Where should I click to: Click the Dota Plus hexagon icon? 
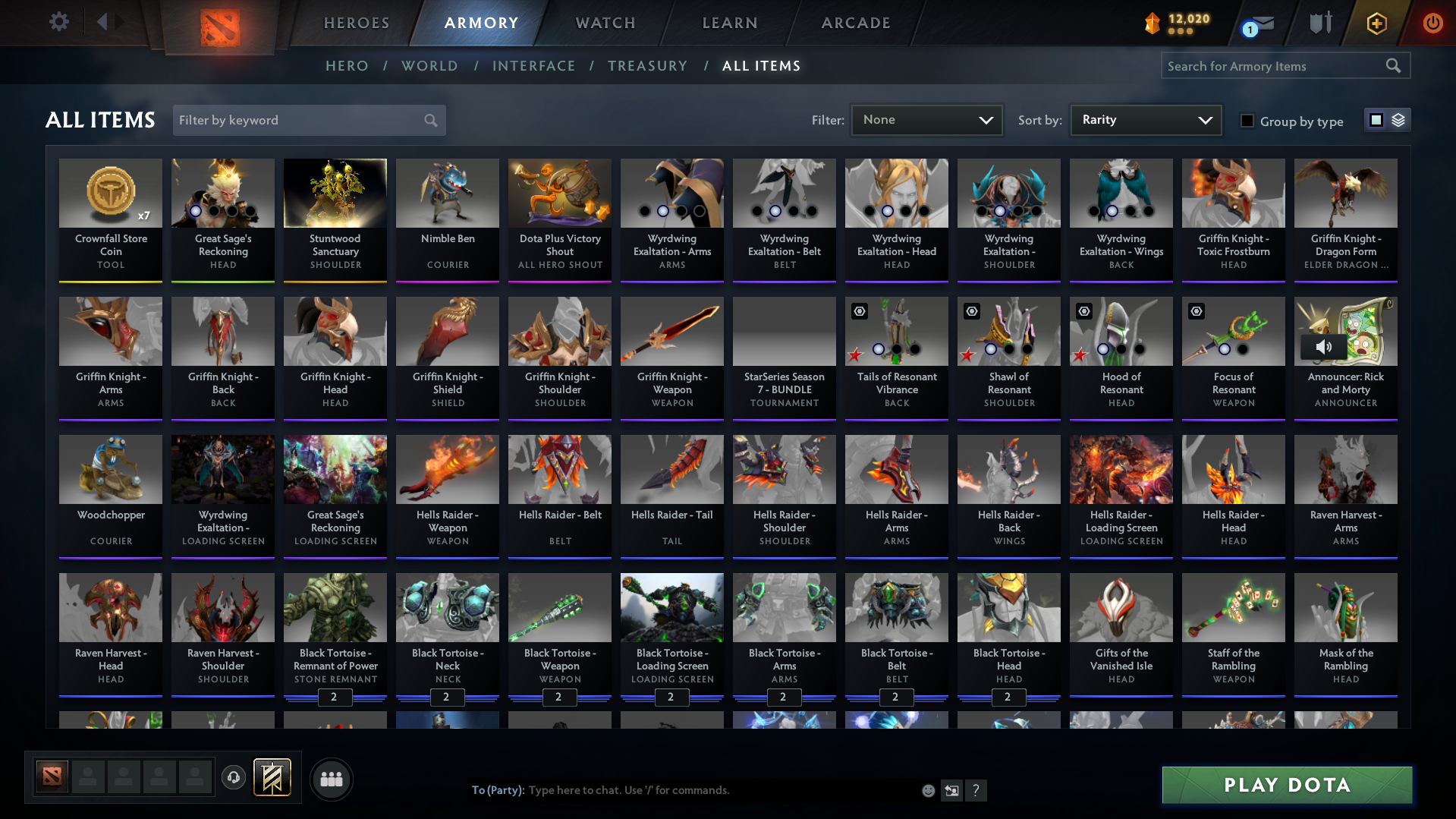pyautogui.click(x=1376, y=23)
